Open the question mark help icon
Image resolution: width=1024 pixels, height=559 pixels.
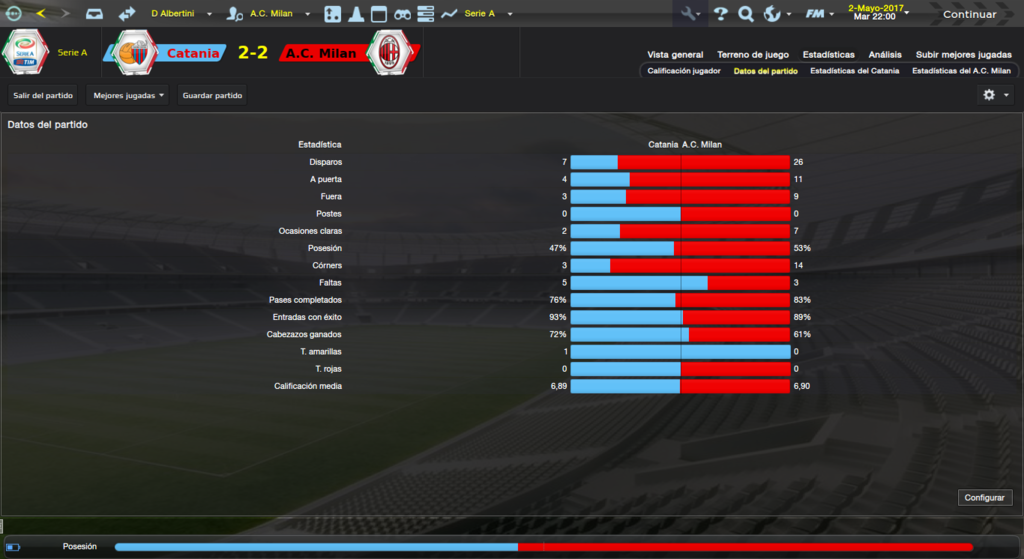(720, 14)
